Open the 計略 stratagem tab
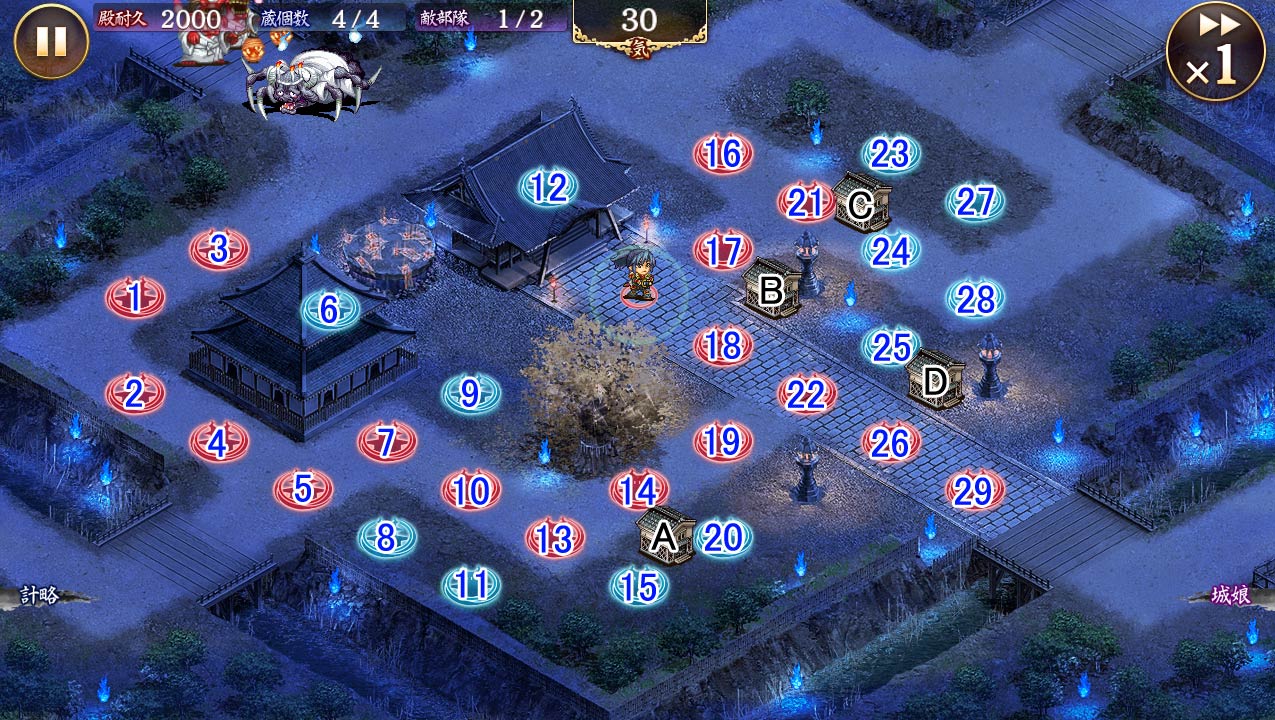Screen dimensions: 1275x720 tap(40, 596)
